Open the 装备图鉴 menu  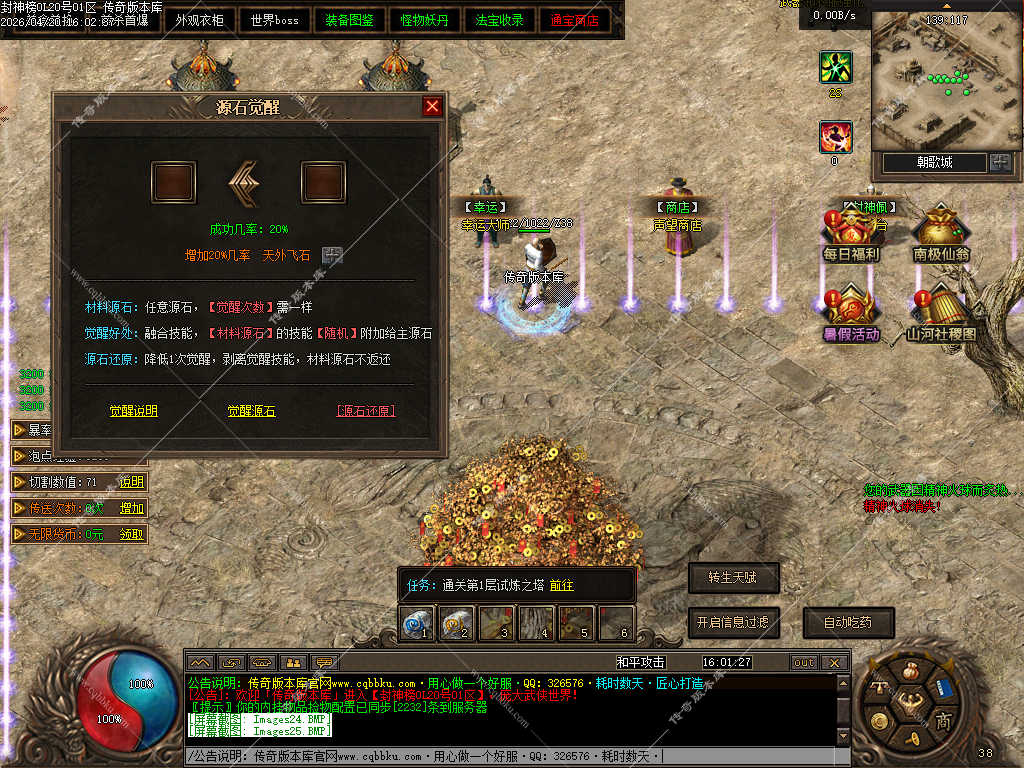350,20
